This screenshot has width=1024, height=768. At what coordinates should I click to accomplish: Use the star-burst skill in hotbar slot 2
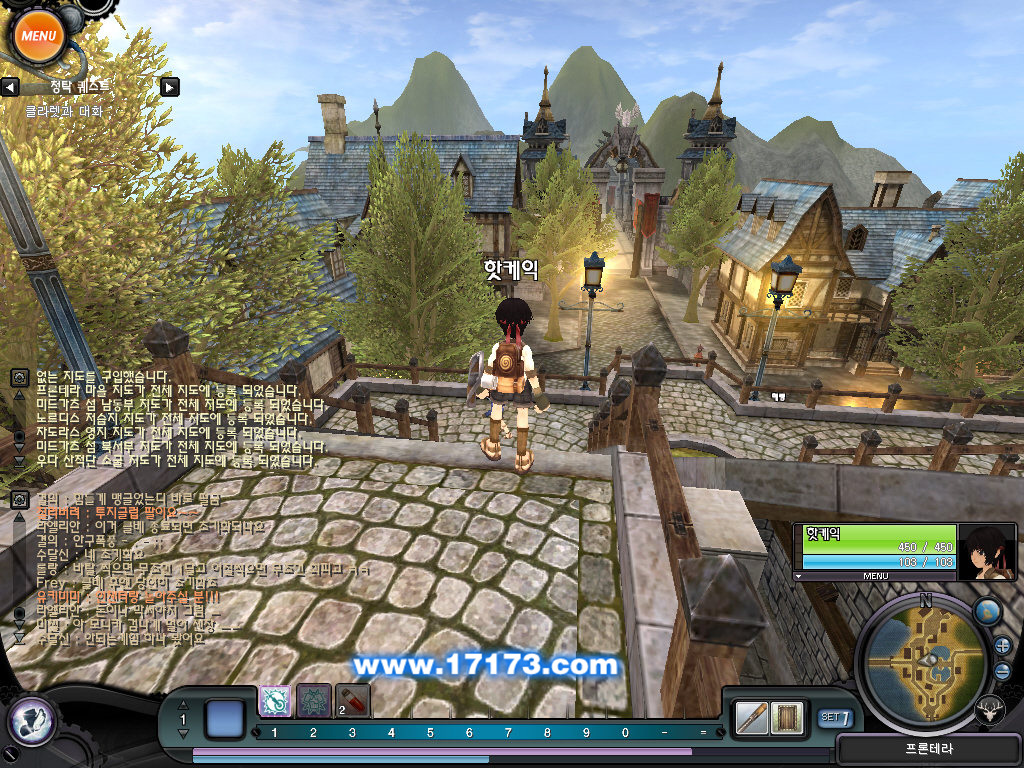pyautogui.click(x=314, y=701)
